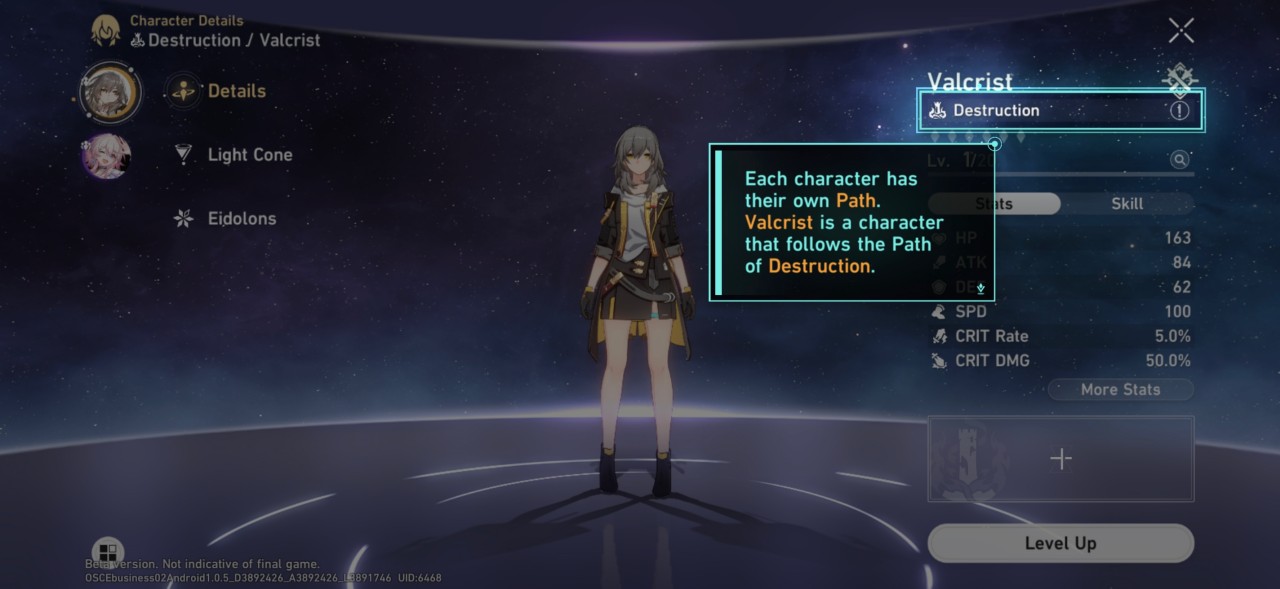Click the magnifier icon beside the level
Image resolution: width=1280 pixels, height=589 pixels.
(1180, 160)
